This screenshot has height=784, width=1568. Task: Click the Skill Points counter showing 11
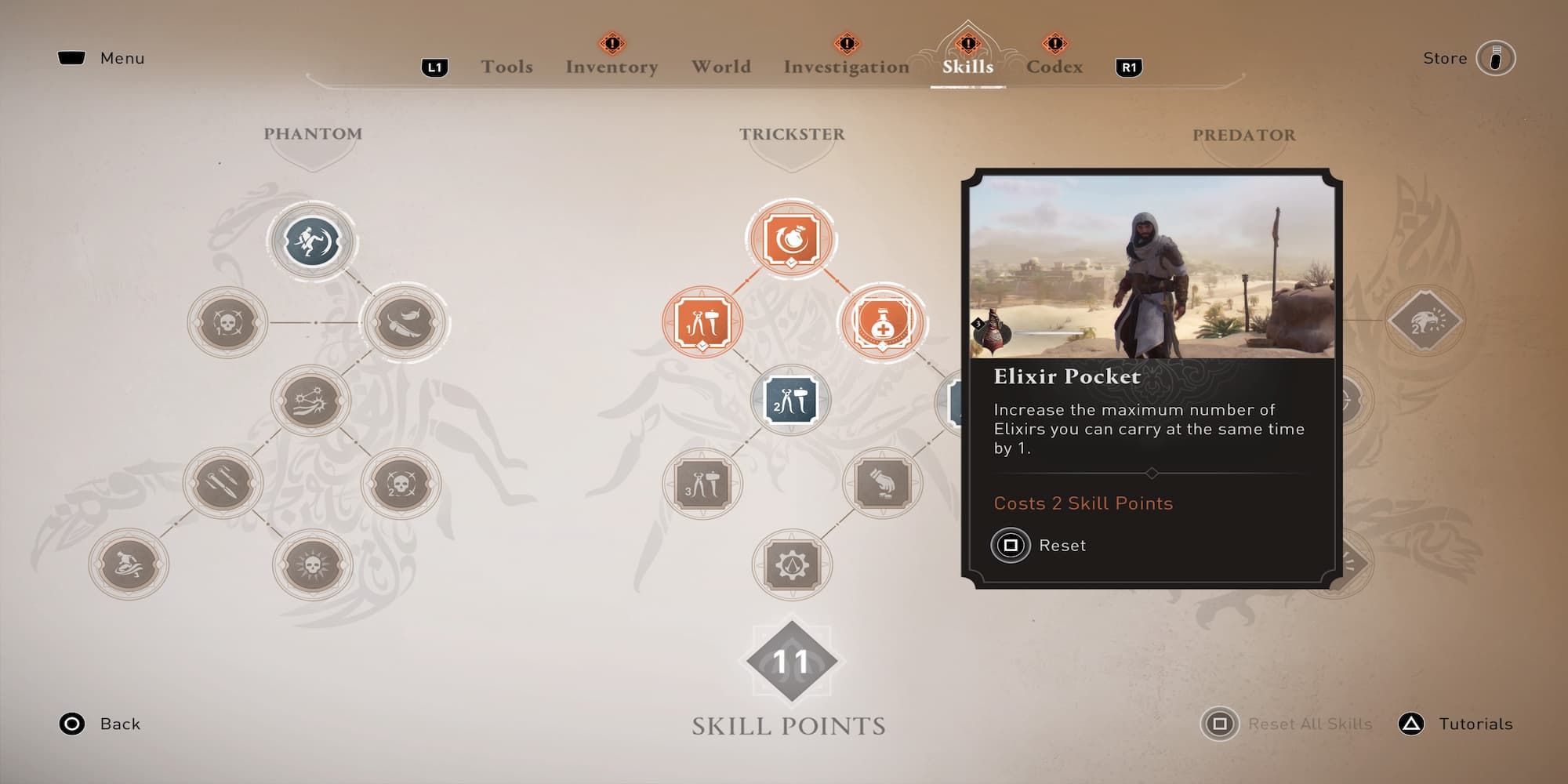tap(790, 661)
